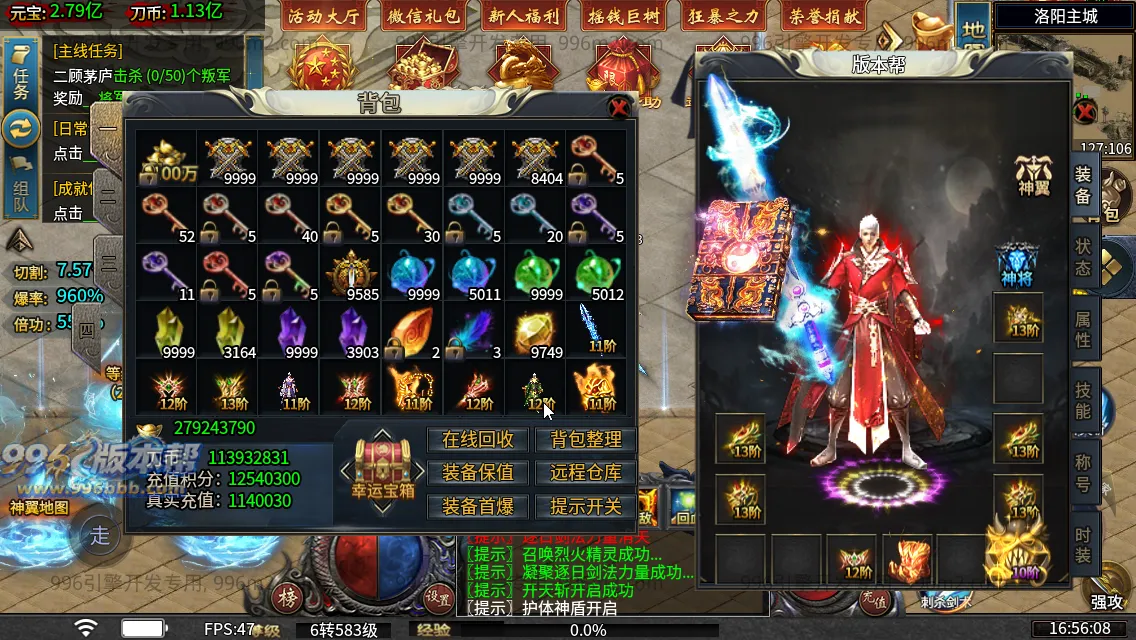
Task: Select the 装备首爆 button
Action: [x=478, y=506]
